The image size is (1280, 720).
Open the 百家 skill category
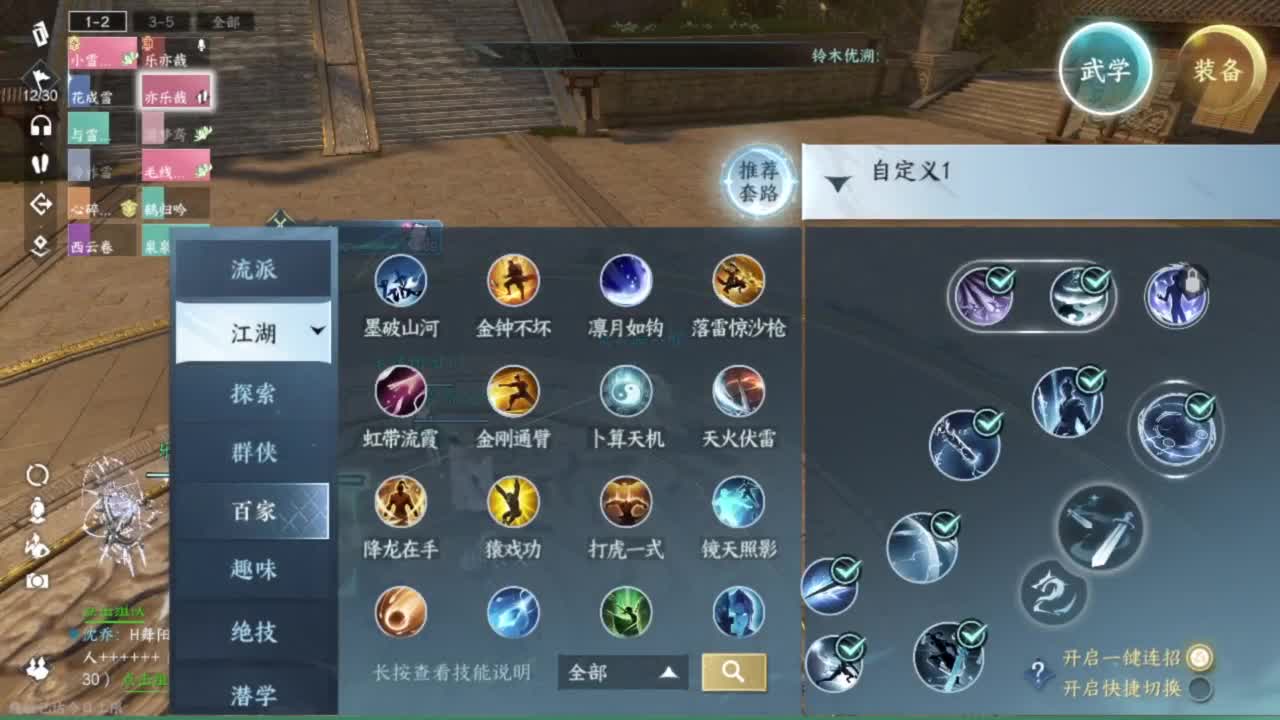pos(253,510)
